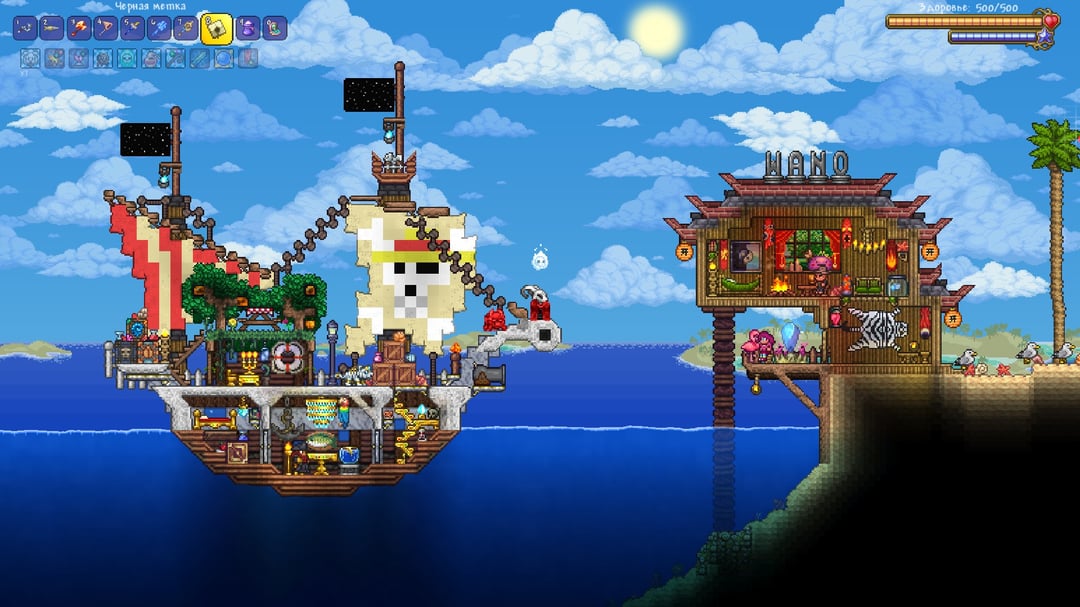Select hotbar slot 1 item

click(x=26, y=28)
